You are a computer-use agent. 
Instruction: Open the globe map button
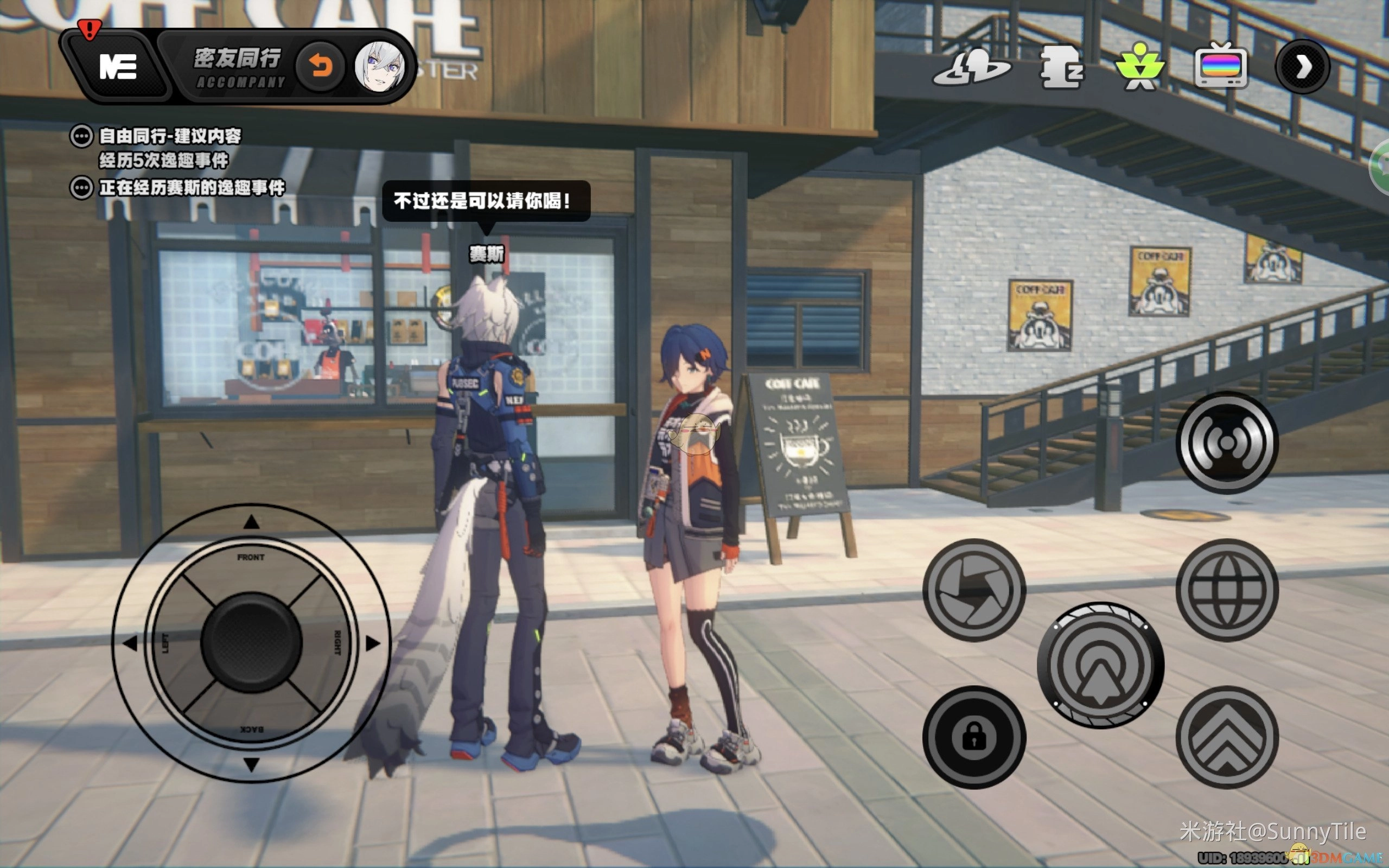coord(1227,590)
